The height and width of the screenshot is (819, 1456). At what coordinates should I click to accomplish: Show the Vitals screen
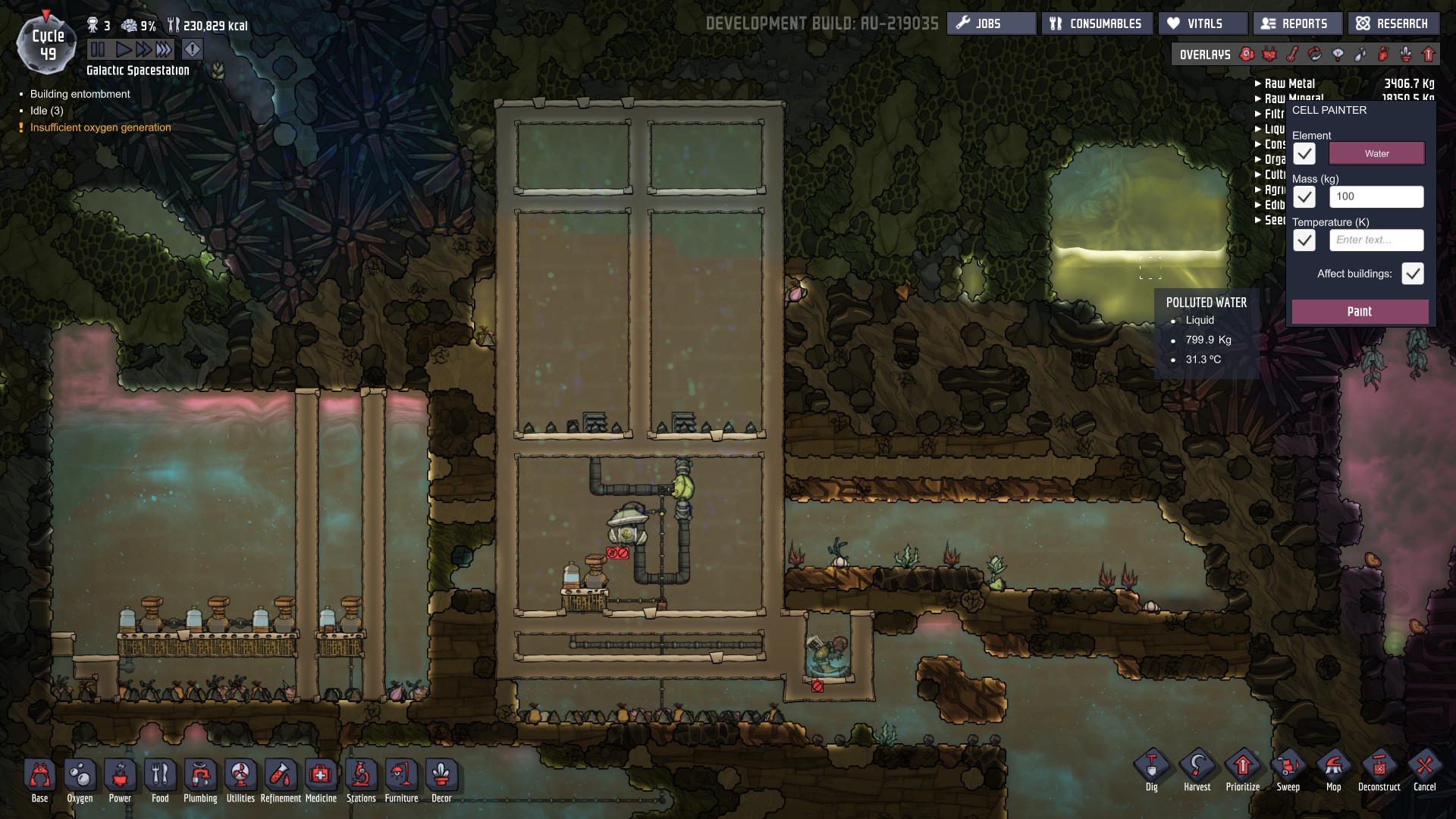click(1203, 24)
